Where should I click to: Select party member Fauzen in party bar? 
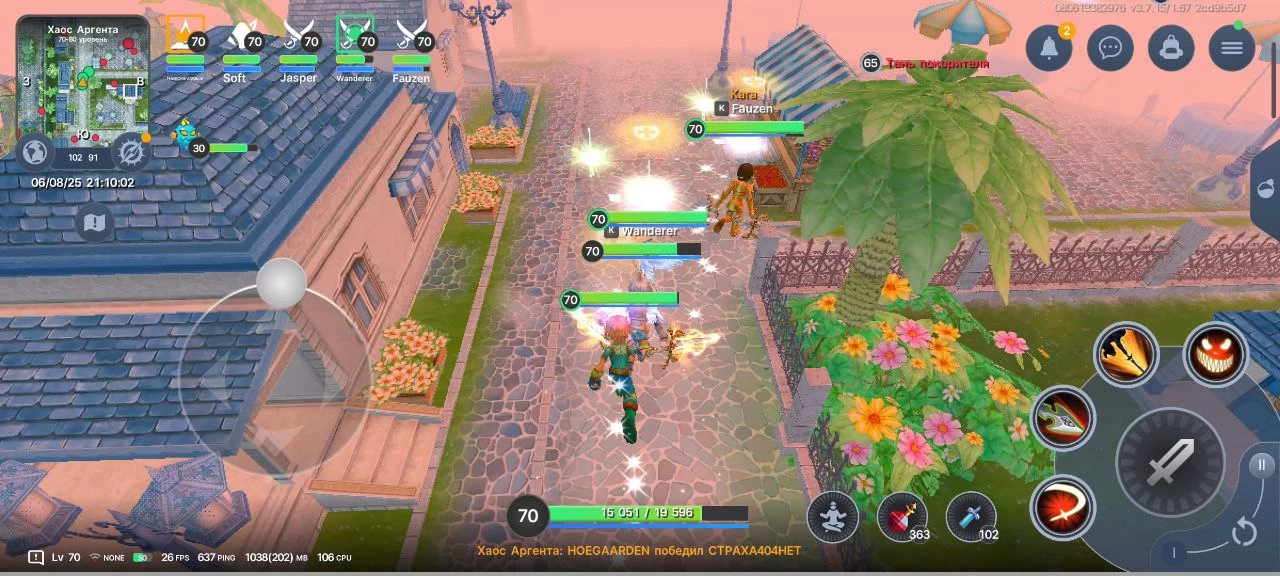411,48
